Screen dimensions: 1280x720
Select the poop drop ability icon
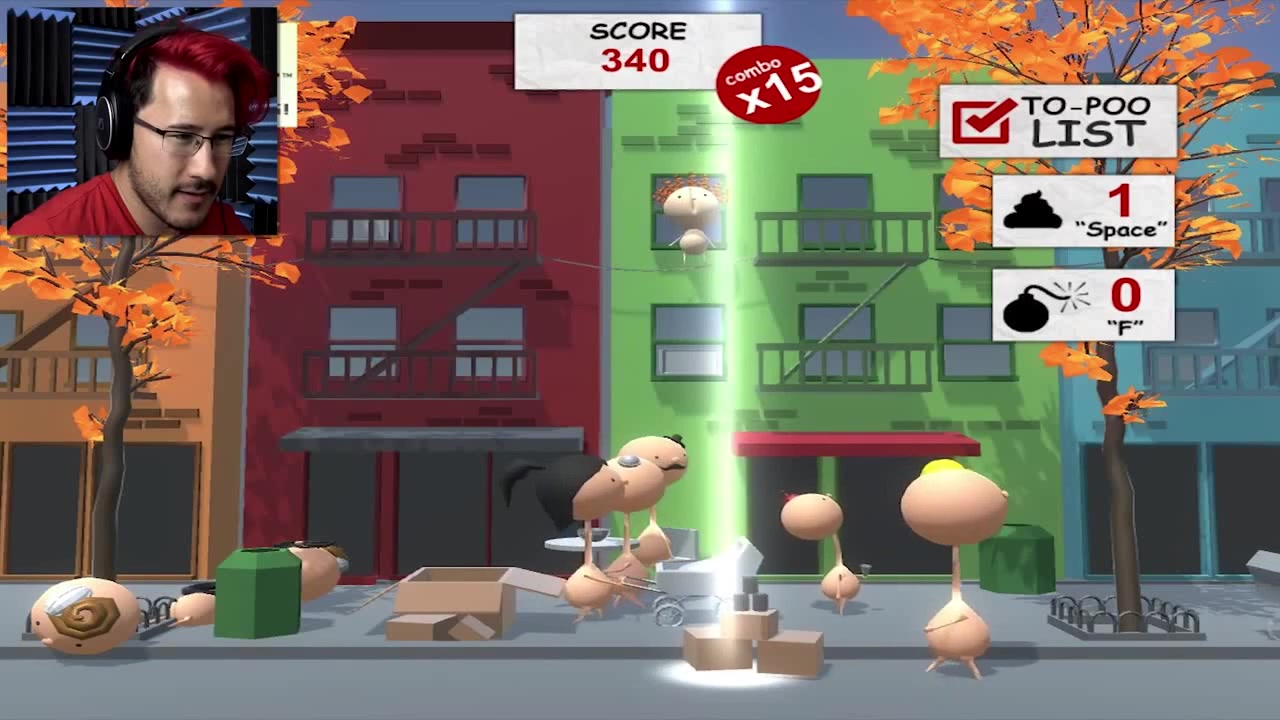pyautogui.click(x=1032, y=209)
